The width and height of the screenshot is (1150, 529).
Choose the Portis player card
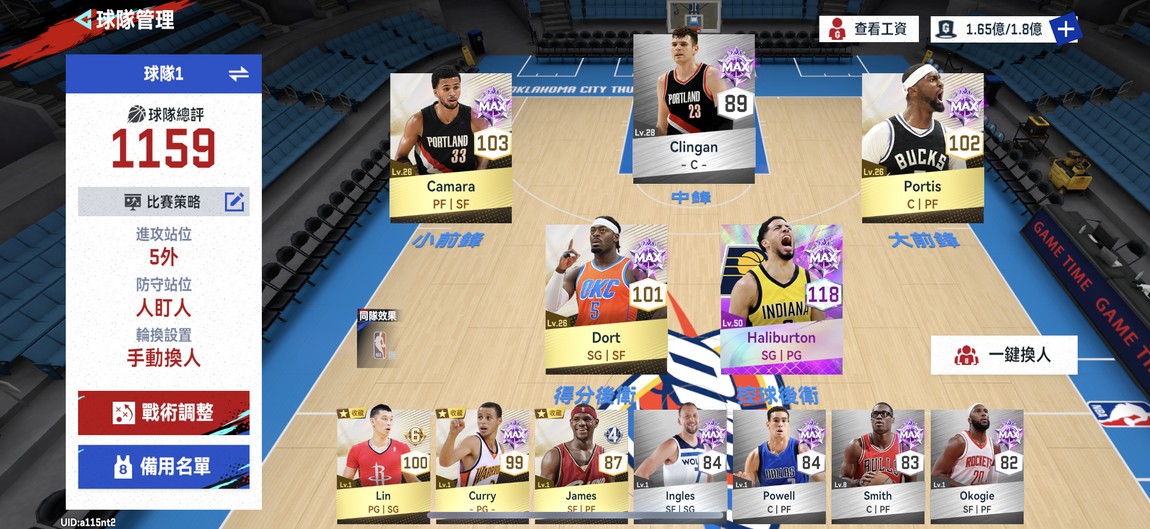922,146
